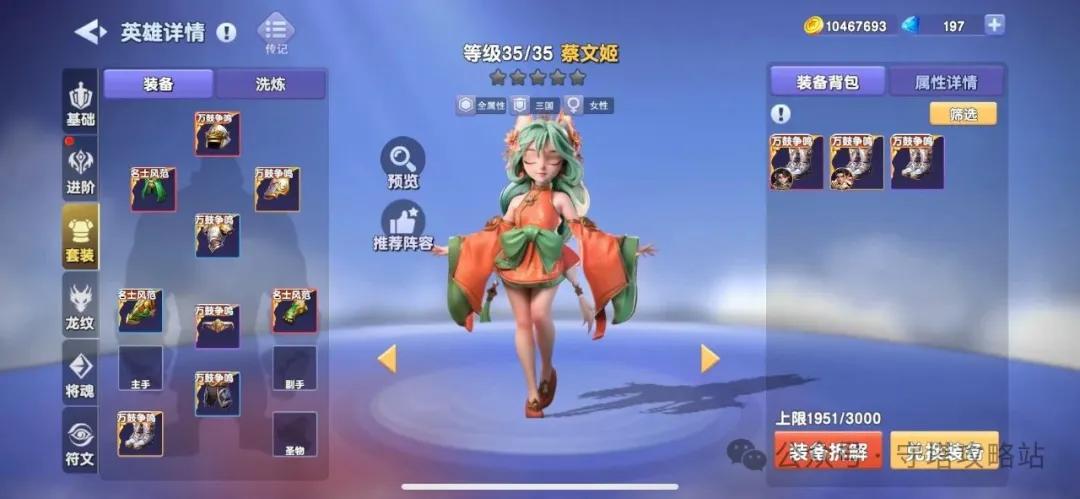This screenshot has height=499, width=1080.
Task: Show the previous hero with left arrow
Action: pyautogui.click(x=387, y=358)
